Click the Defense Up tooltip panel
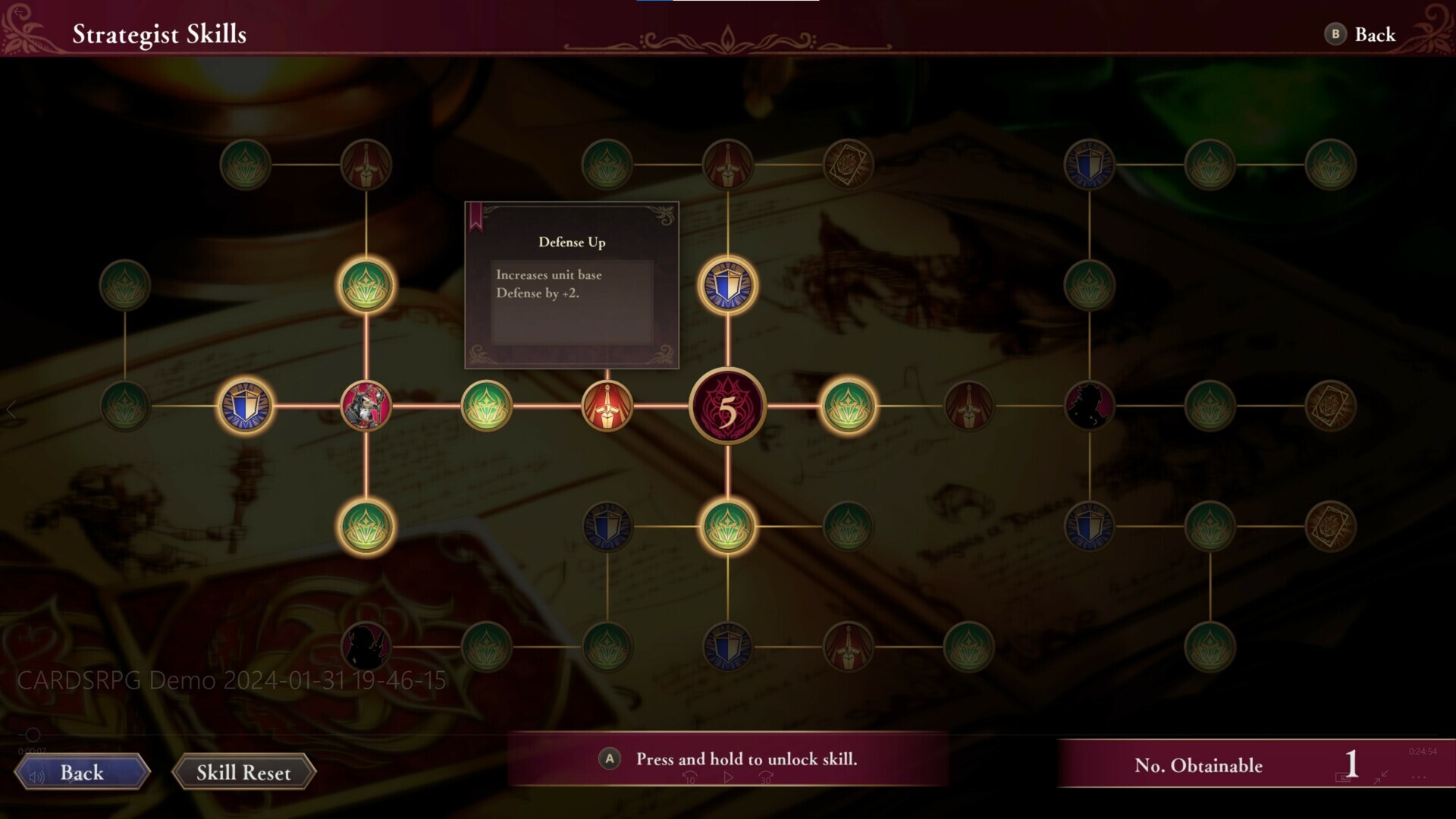The width and height of the screenshot is (1456, 819). click(571, 284)
